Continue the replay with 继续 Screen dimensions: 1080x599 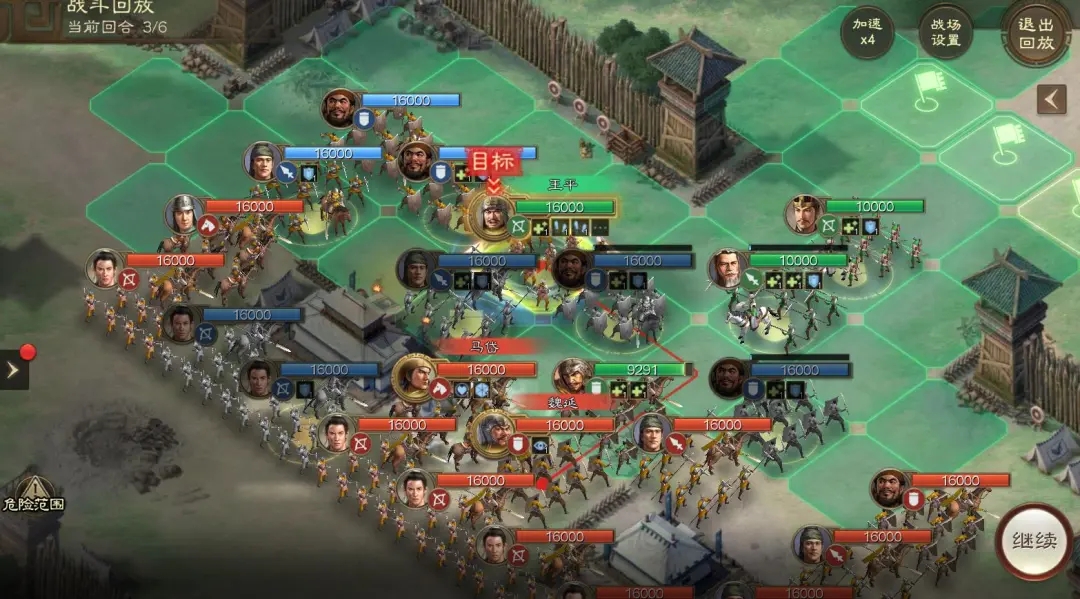(1033, 542)
